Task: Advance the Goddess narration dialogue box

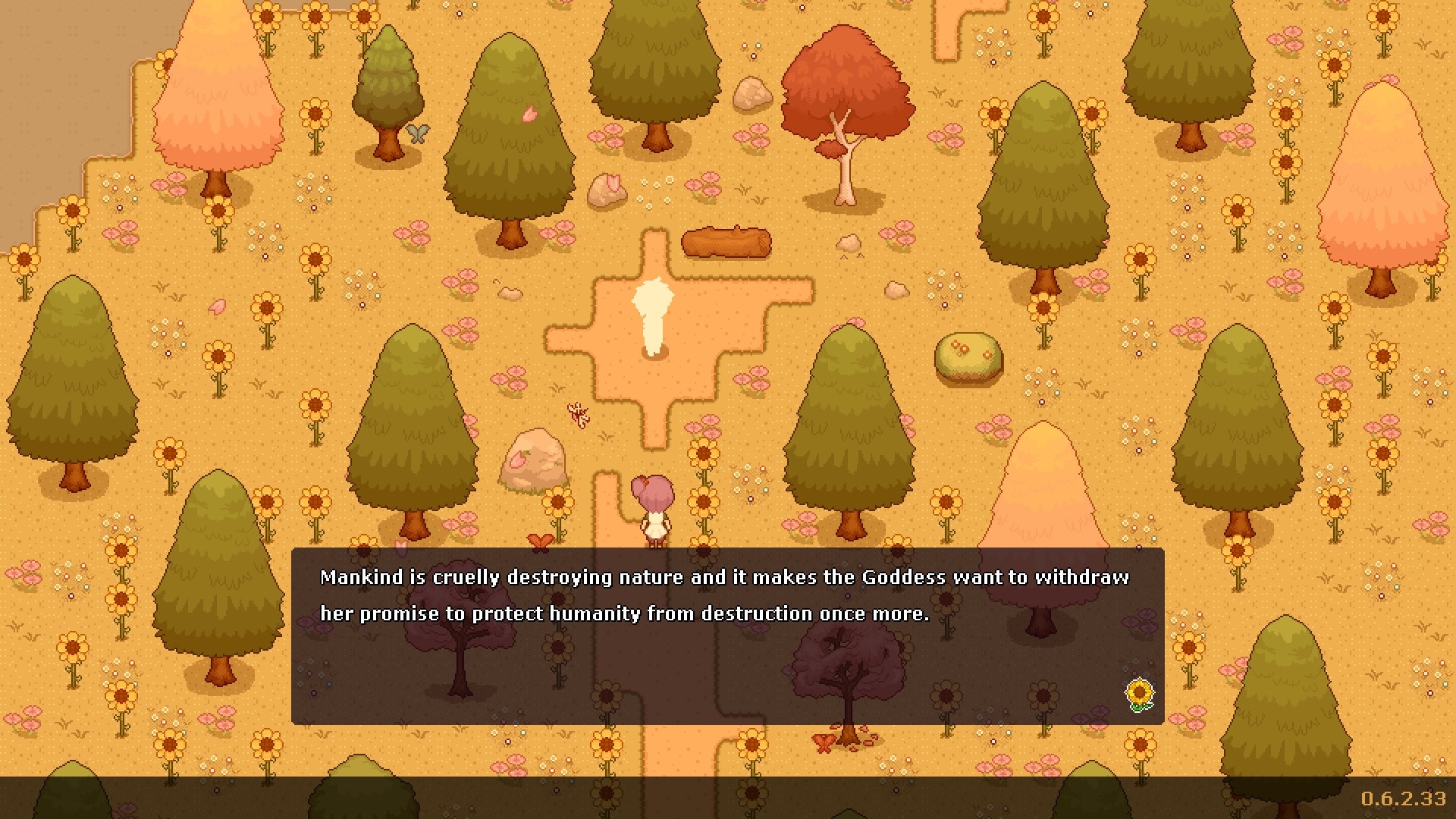Action: 726,635
